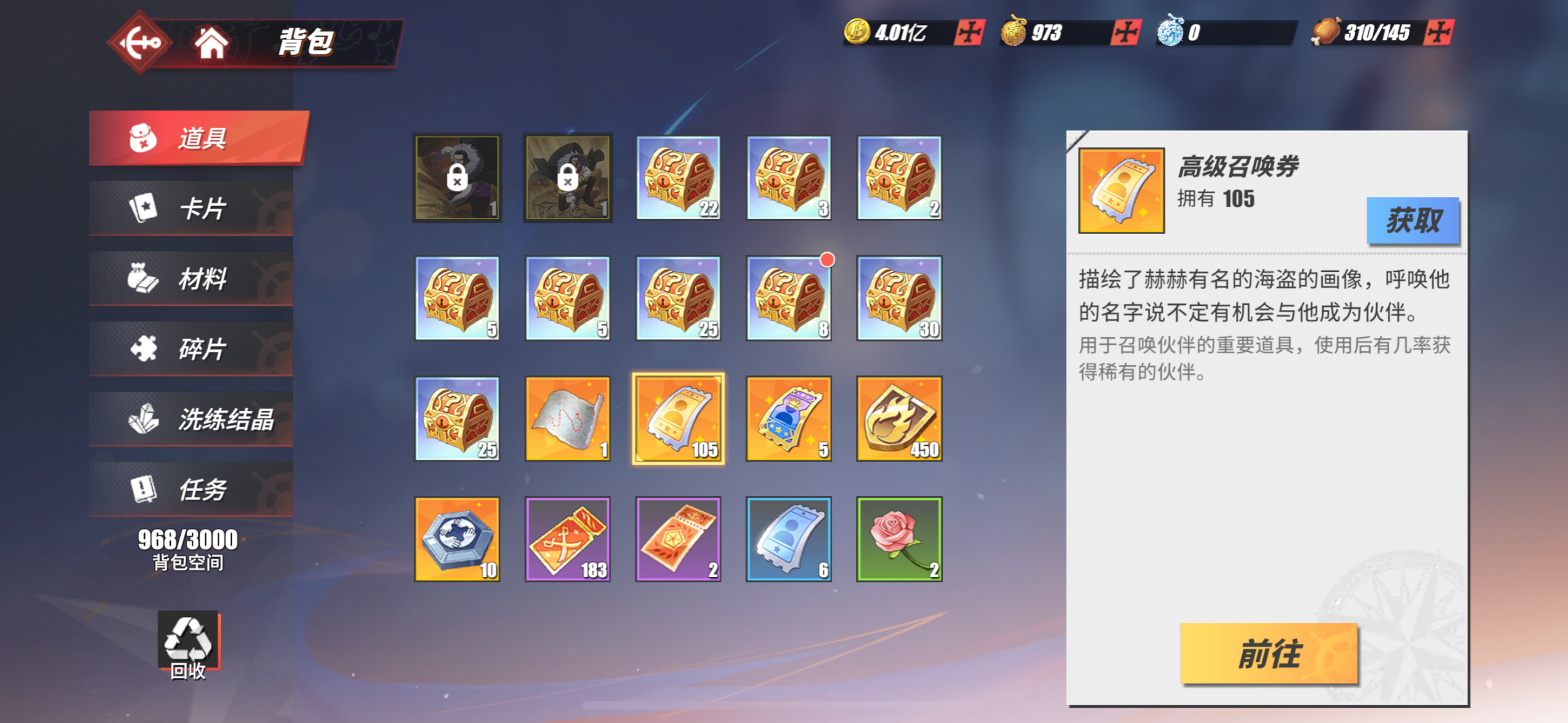Select the 洗练结晶 category

pos(191,419)
